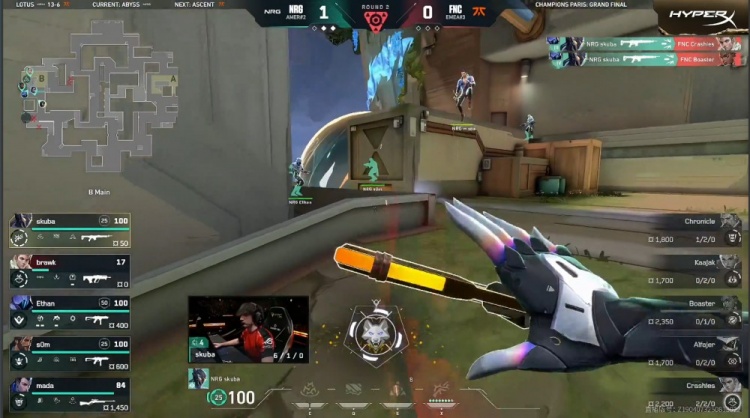750x418 pixels.
Task: Select s0m's player row
Action: 70,352
